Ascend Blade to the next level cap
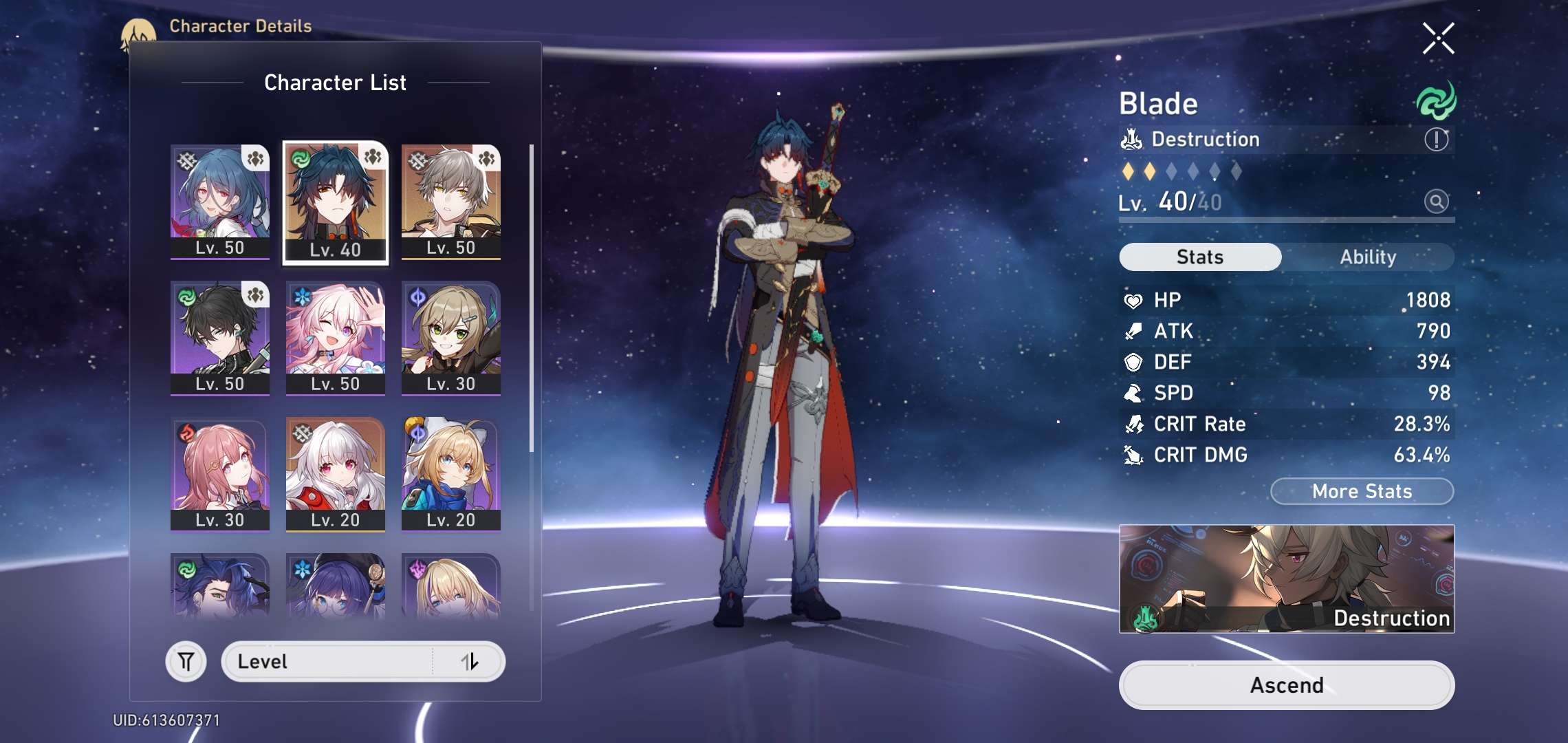 1286,685
